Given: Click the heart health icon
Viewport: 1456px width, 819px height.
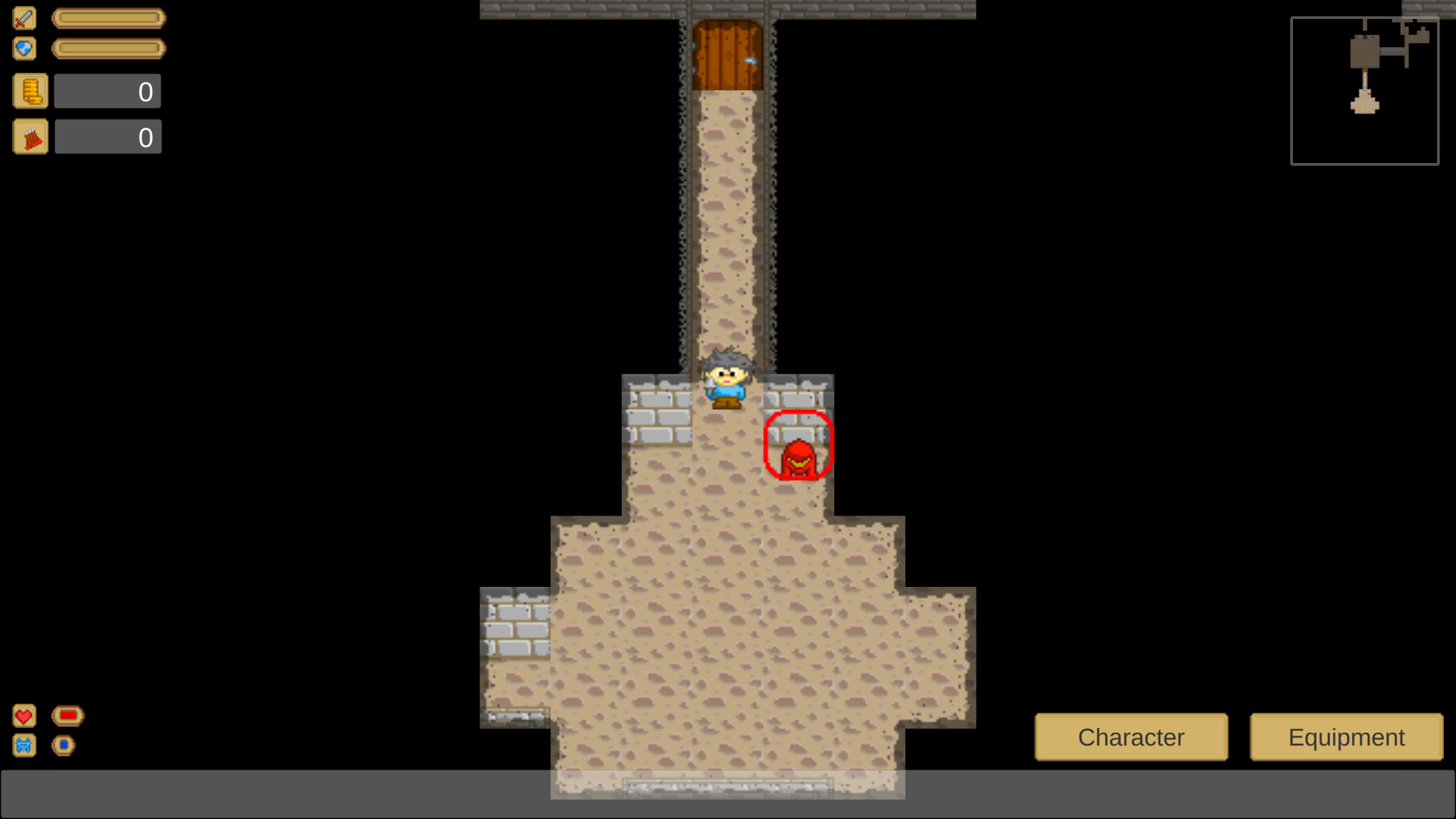Looking at the screenshot, I should [24, 715].
